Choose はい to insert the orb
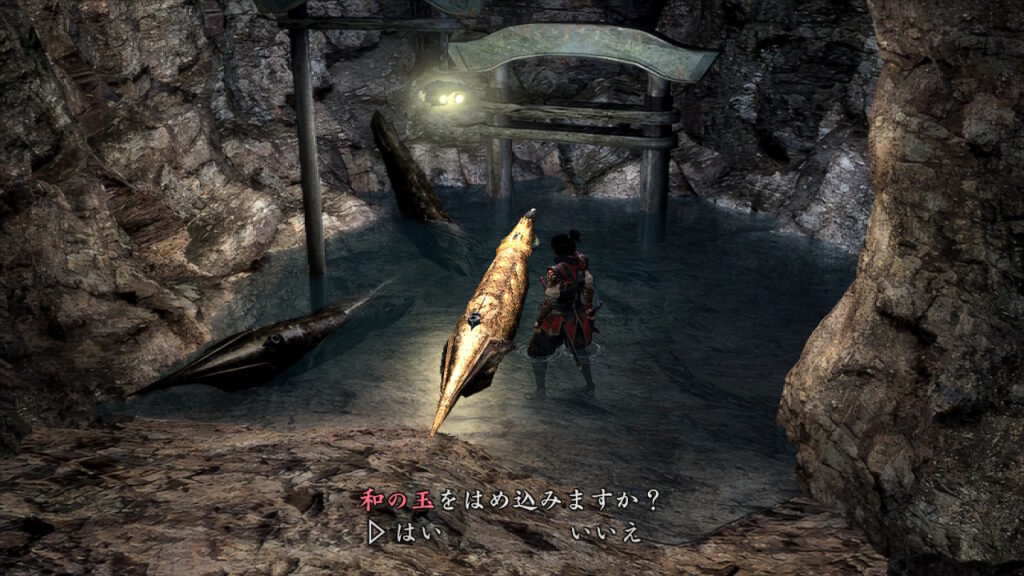The image size is (1024, 576). [416, 532]
